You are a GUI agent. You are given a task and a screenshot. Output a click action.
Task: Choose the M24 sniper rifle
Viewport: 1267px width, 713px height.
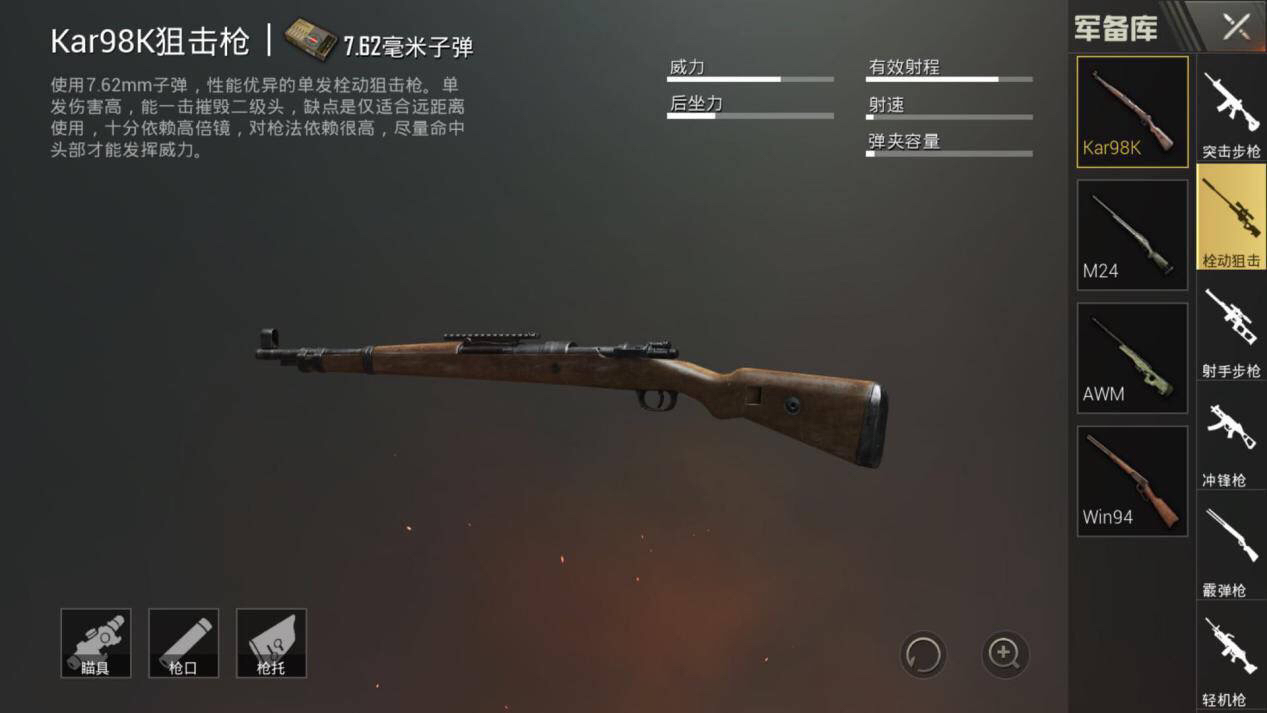pyautogui.click(x=1132, y=235)
